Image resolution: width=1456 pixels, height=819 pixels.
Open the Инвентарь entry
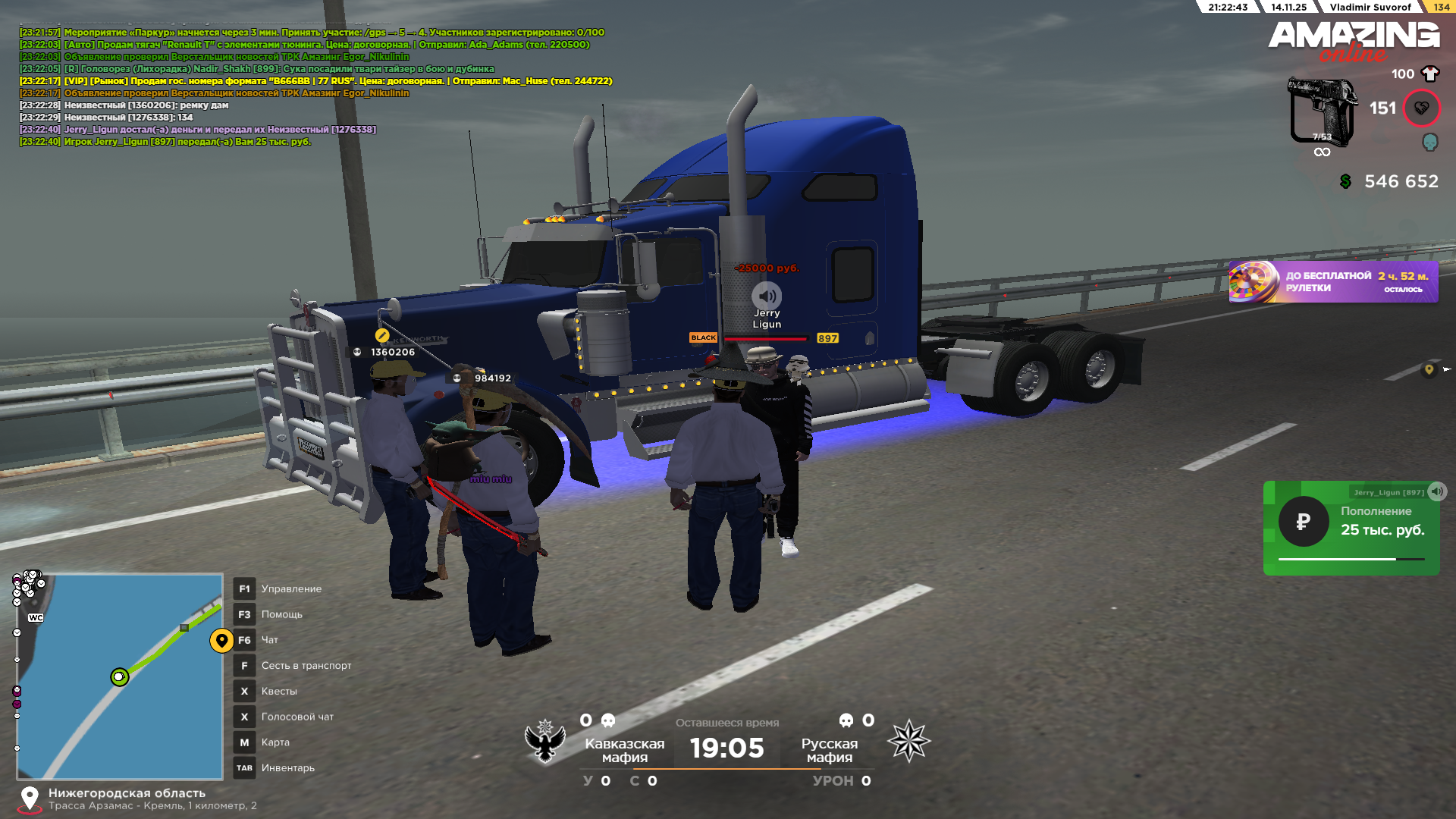(x=287, y=768)
